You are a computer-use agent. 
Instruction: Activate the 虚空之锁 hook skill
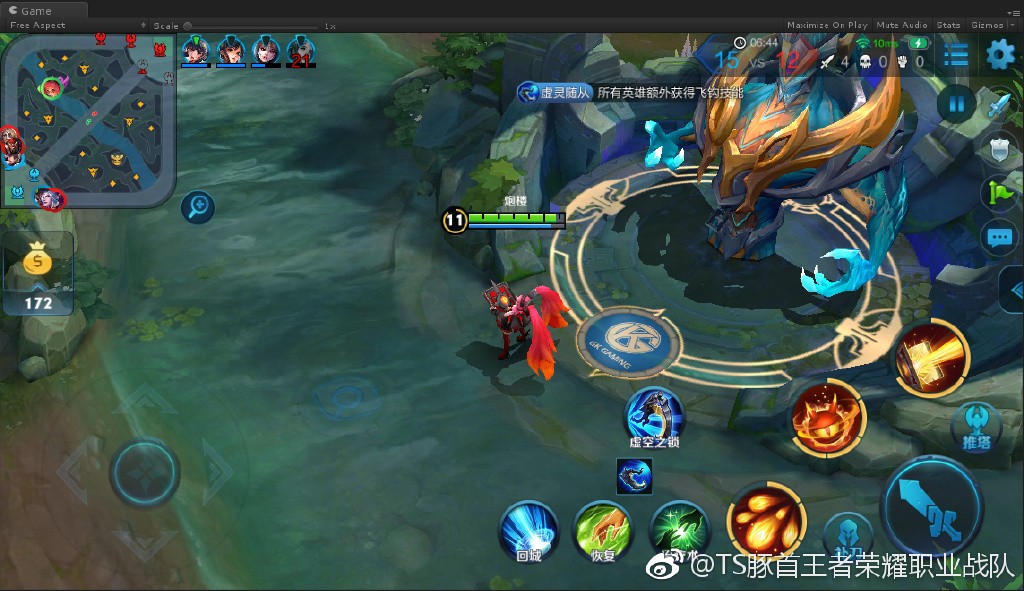pyautogui.click(x=655, y=414)
